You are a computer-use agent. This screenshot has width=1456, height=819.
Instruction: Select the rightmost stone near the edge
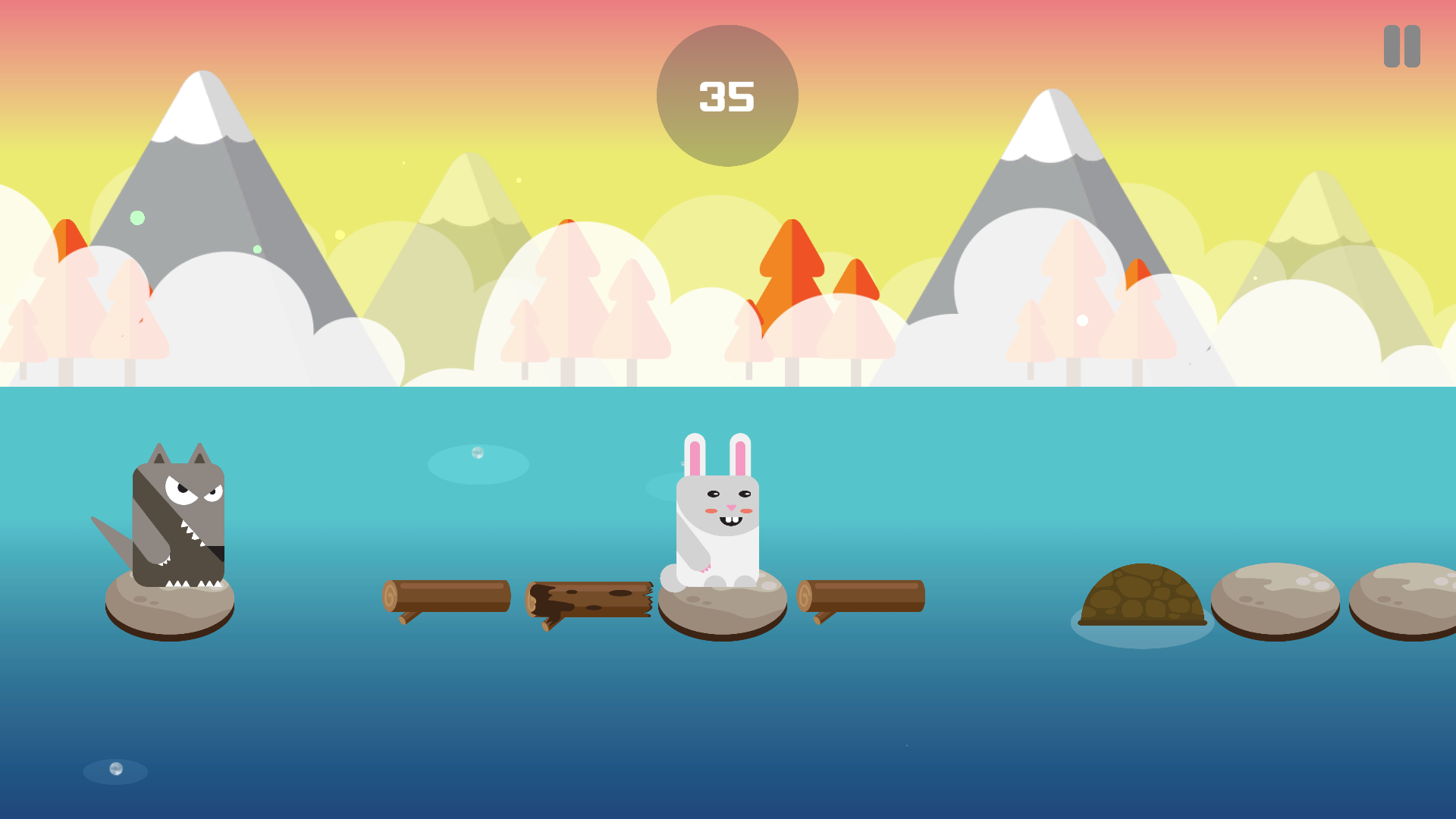tap(1407, 599)
